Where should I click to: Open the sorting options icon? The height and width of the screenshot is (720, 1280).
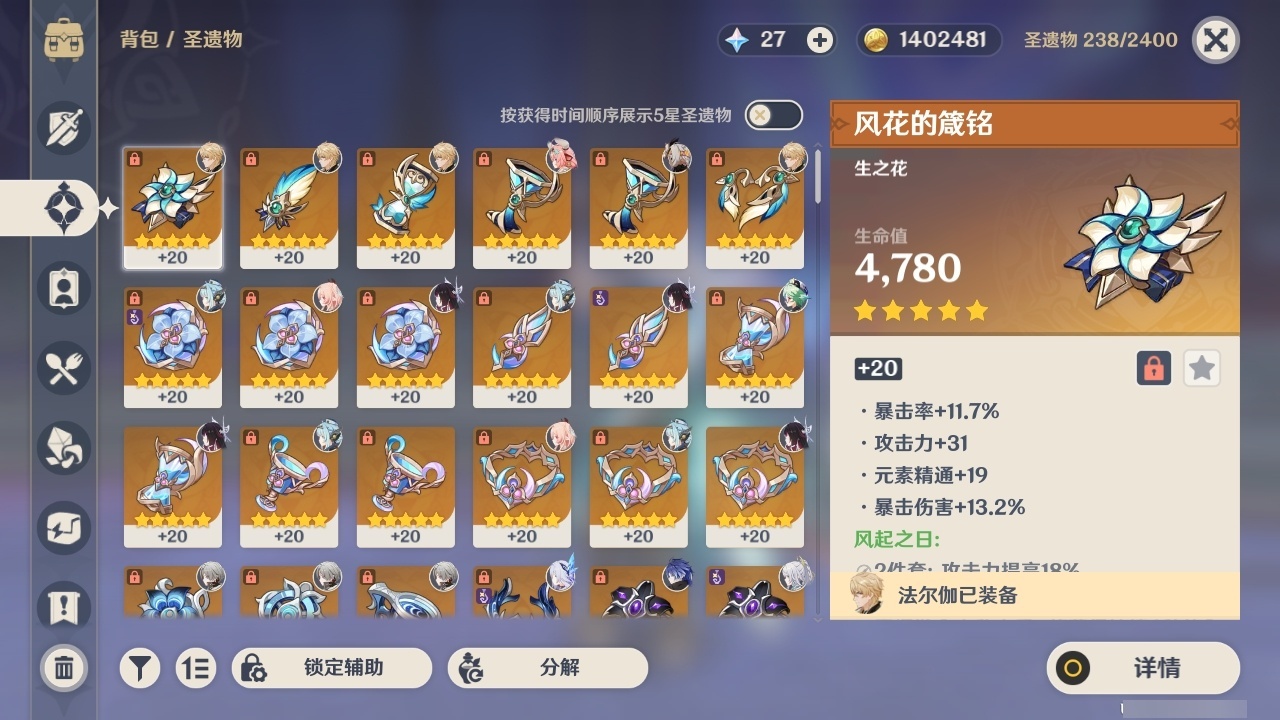coord(196,667)
